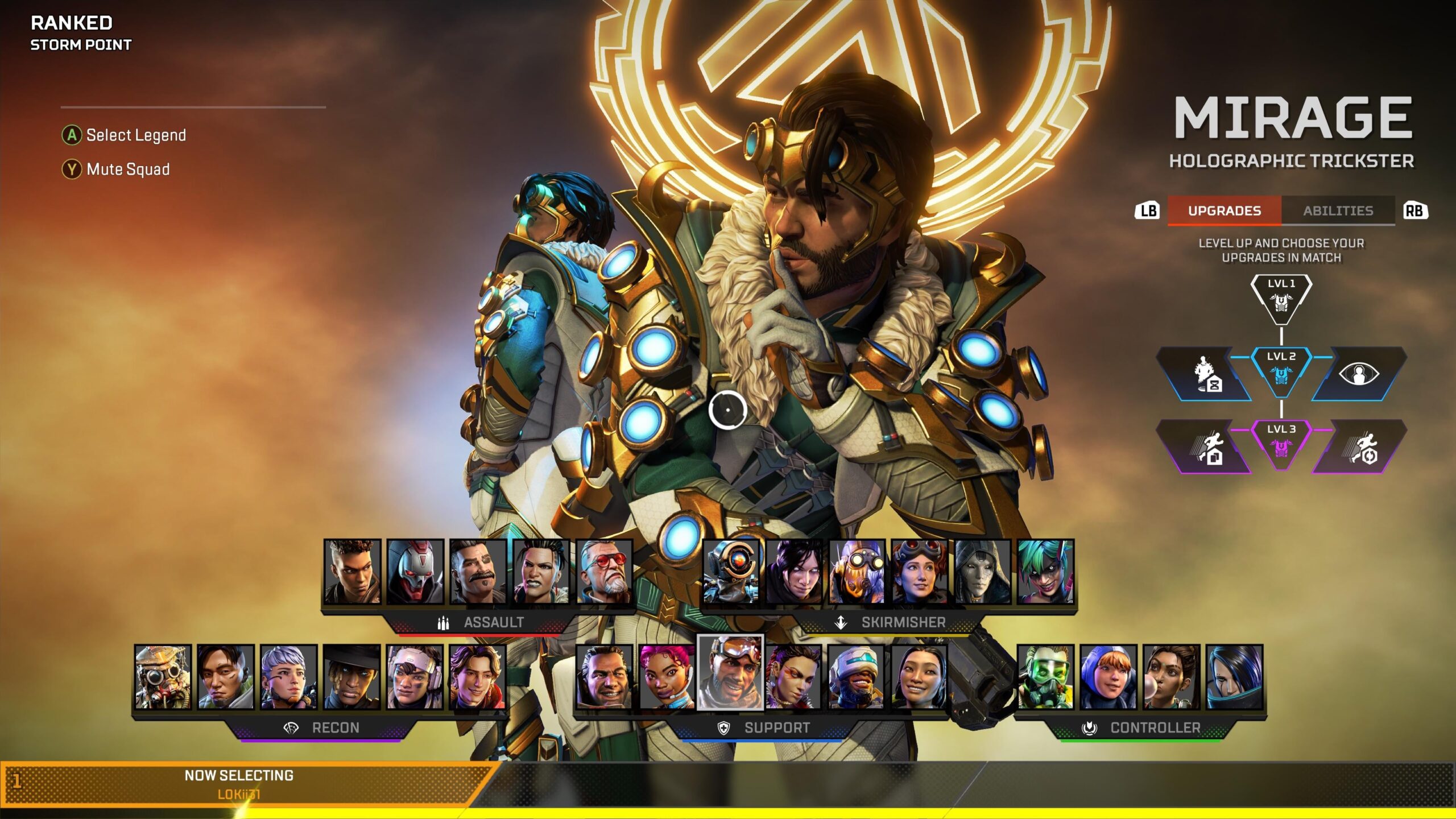The height and width of the screenshot is (819, 1456).
Task: Choose the Revenant legend portrait
Action: (x=415, y=571)
